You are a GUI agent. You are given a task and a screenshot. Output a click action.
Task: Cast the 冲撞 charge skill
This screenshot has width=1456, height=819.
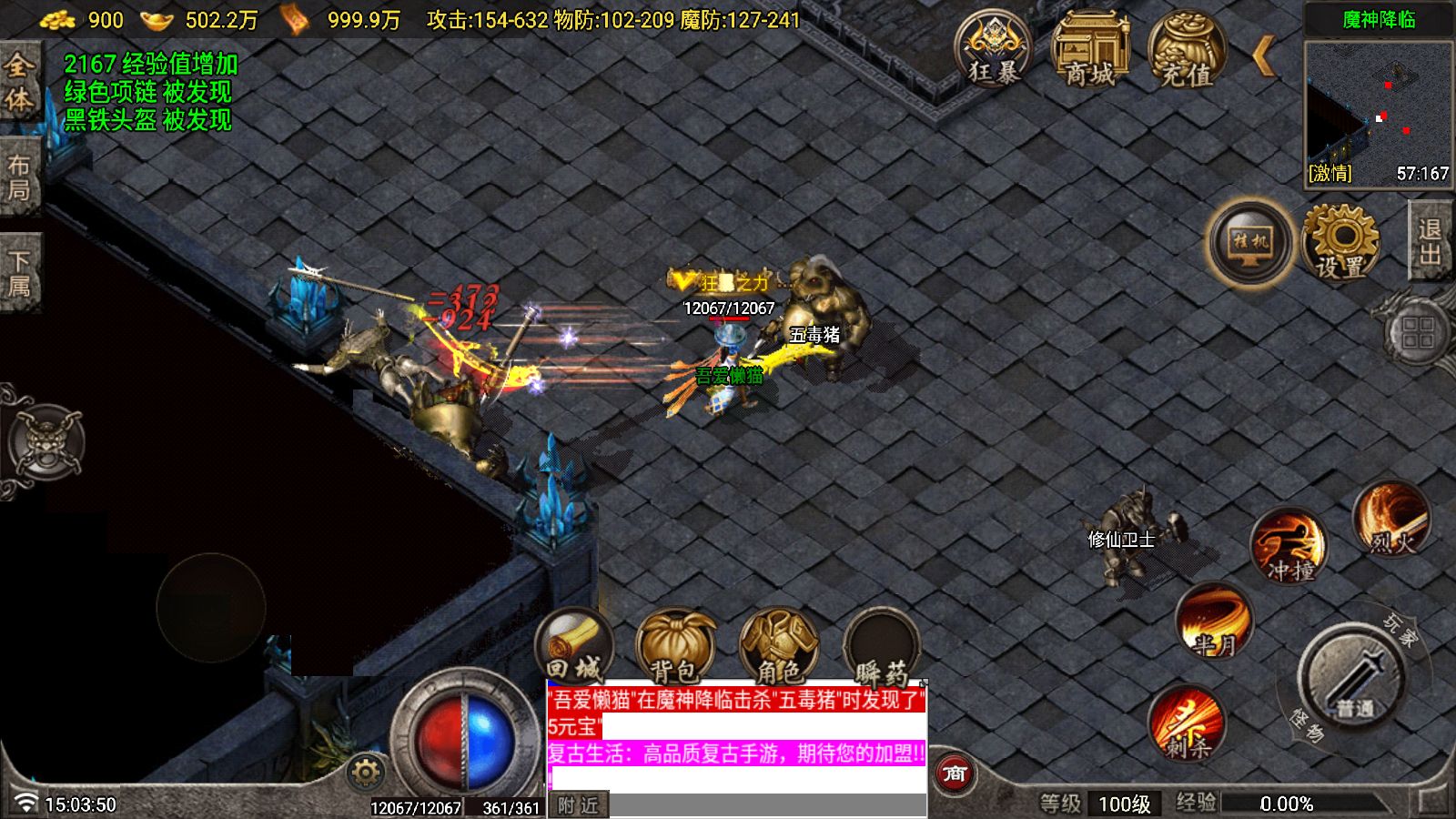click(1291, 546)
